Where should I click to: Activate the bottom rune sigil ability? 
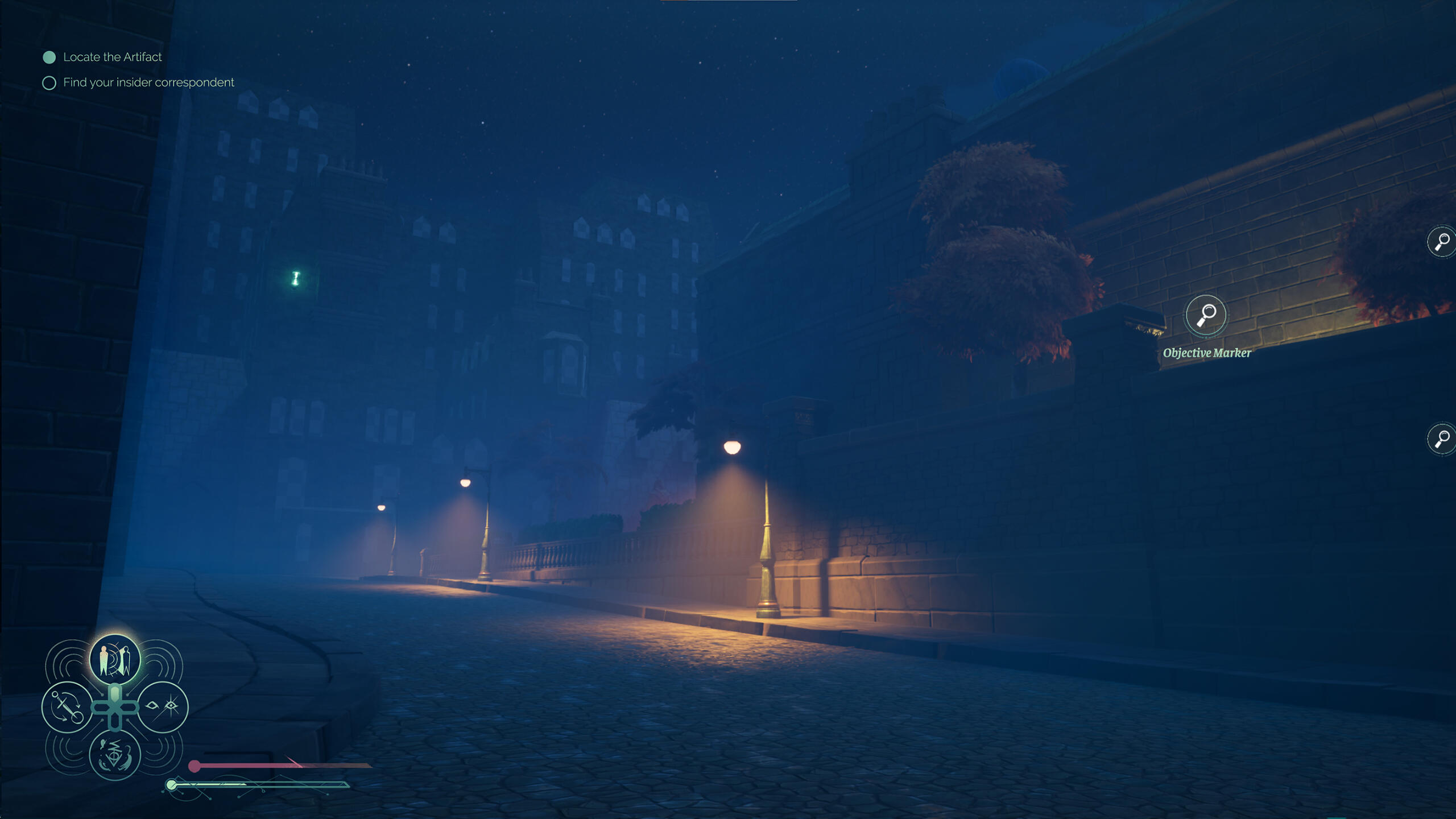click(x=115, y=755)
